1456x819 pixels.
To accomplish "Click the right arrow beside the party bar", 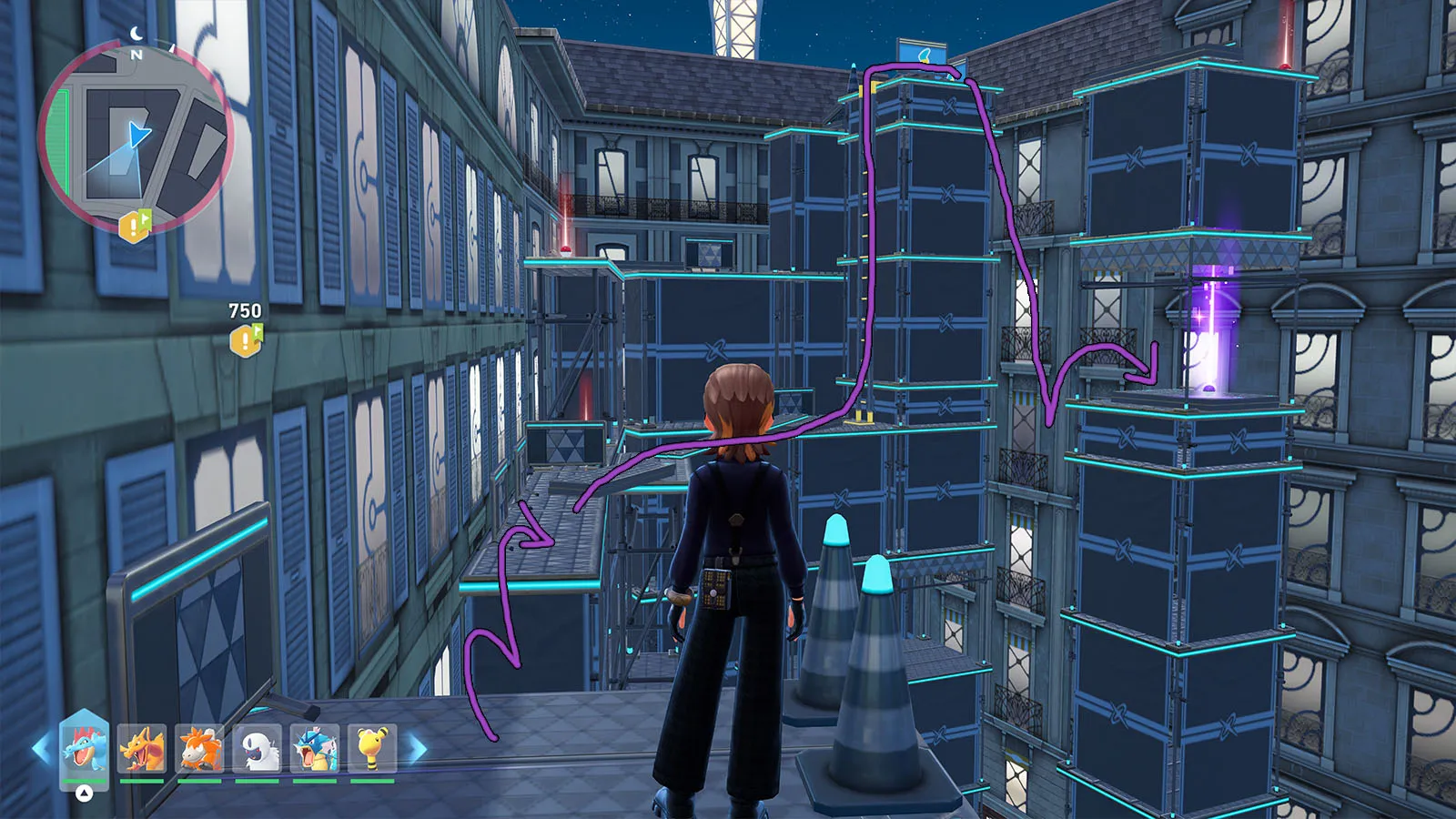I will pyautogui.click(x=418, y=749).
